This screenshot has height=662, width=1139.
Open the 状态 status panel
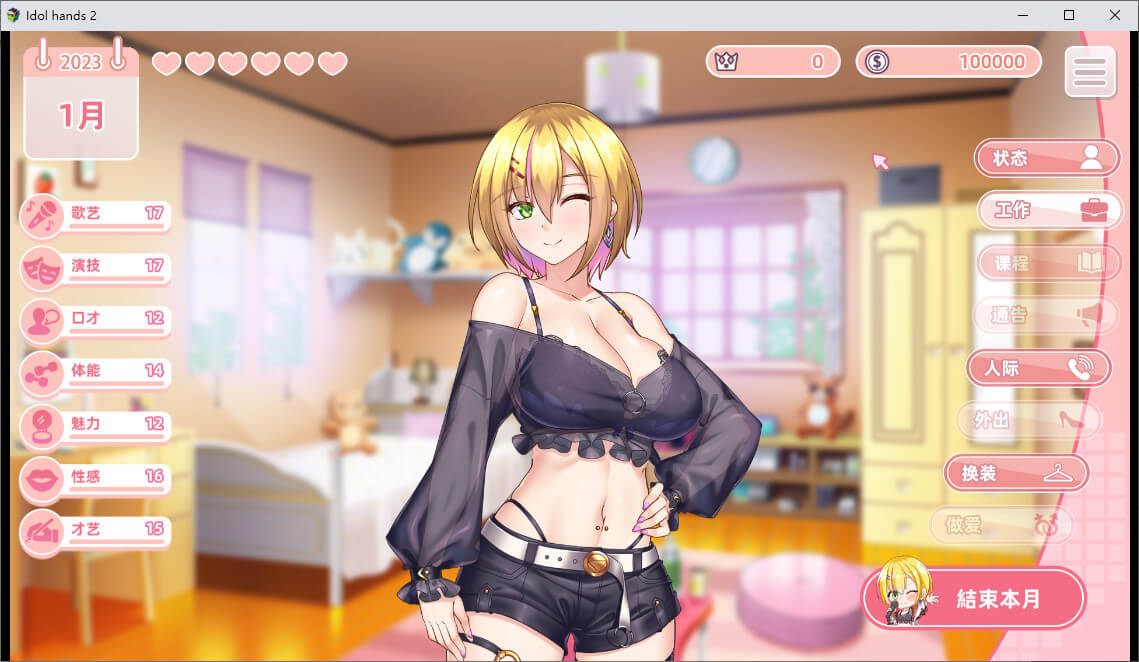[x=1046, y=158]
